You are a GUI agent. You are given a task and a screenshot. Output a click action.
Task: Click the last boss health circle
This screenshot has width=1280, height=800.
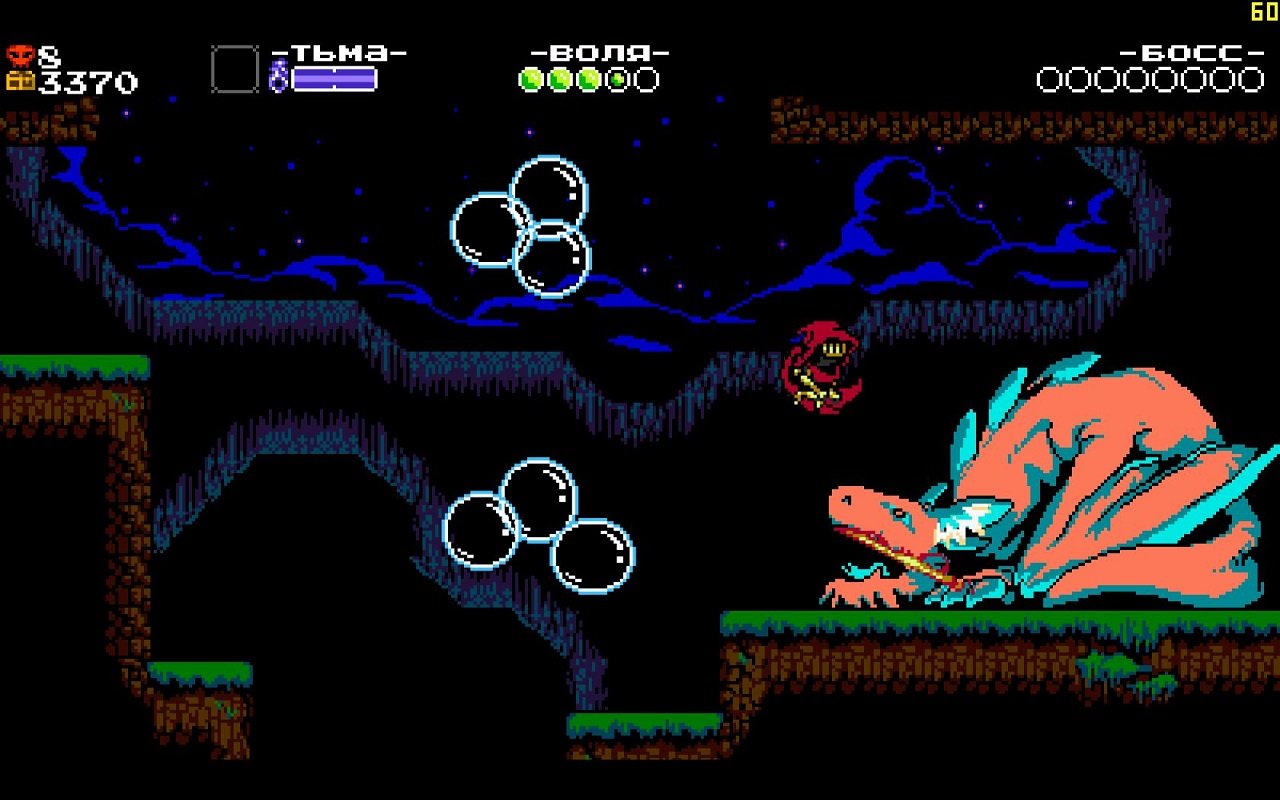point(1251,78)
